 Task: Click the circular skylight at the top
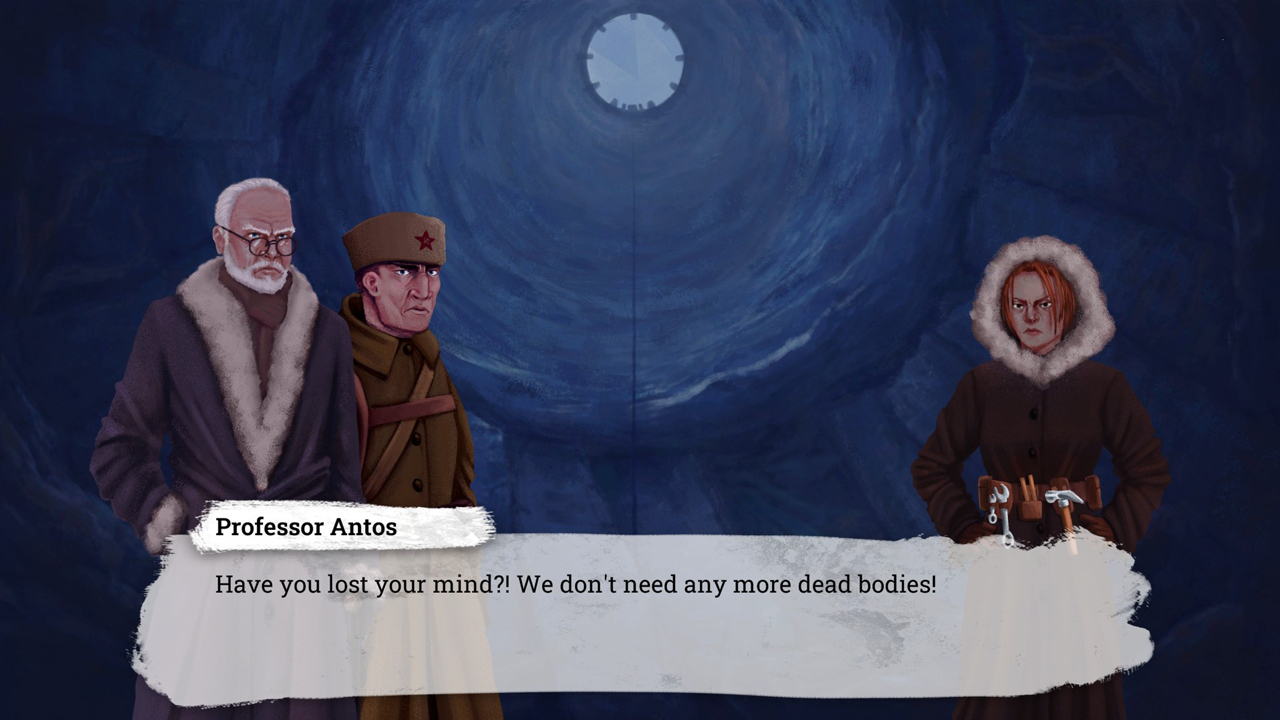pos(634,62)
